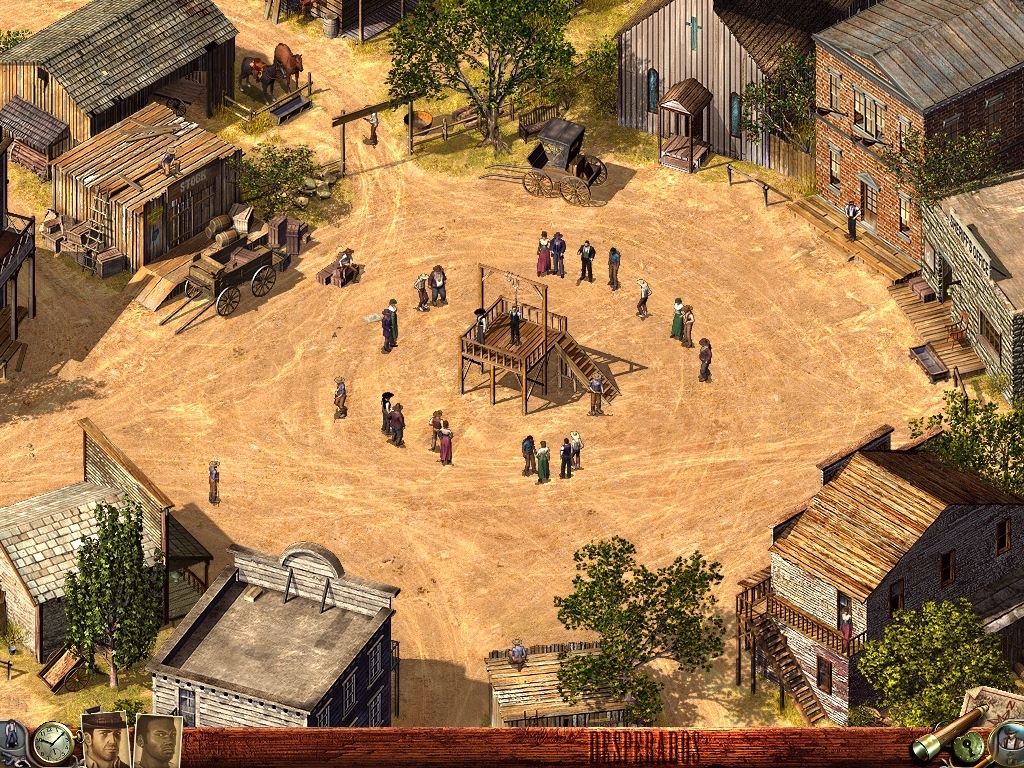Click the green keyhole lock button
Viewport: 1024px width, 768px height.
968,748
